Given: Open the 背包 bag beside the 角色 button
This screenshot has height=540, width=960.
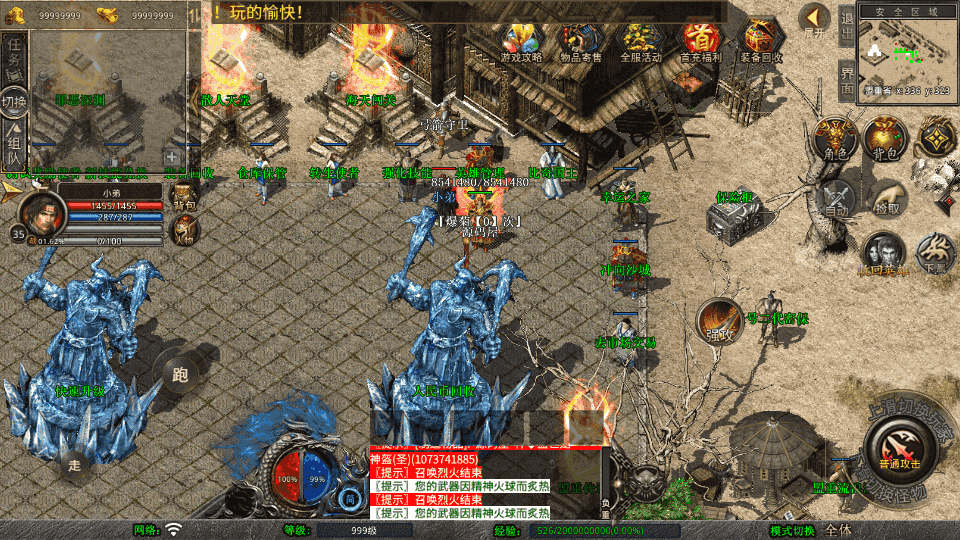Looking at the screenshot, I should (884, 140).
